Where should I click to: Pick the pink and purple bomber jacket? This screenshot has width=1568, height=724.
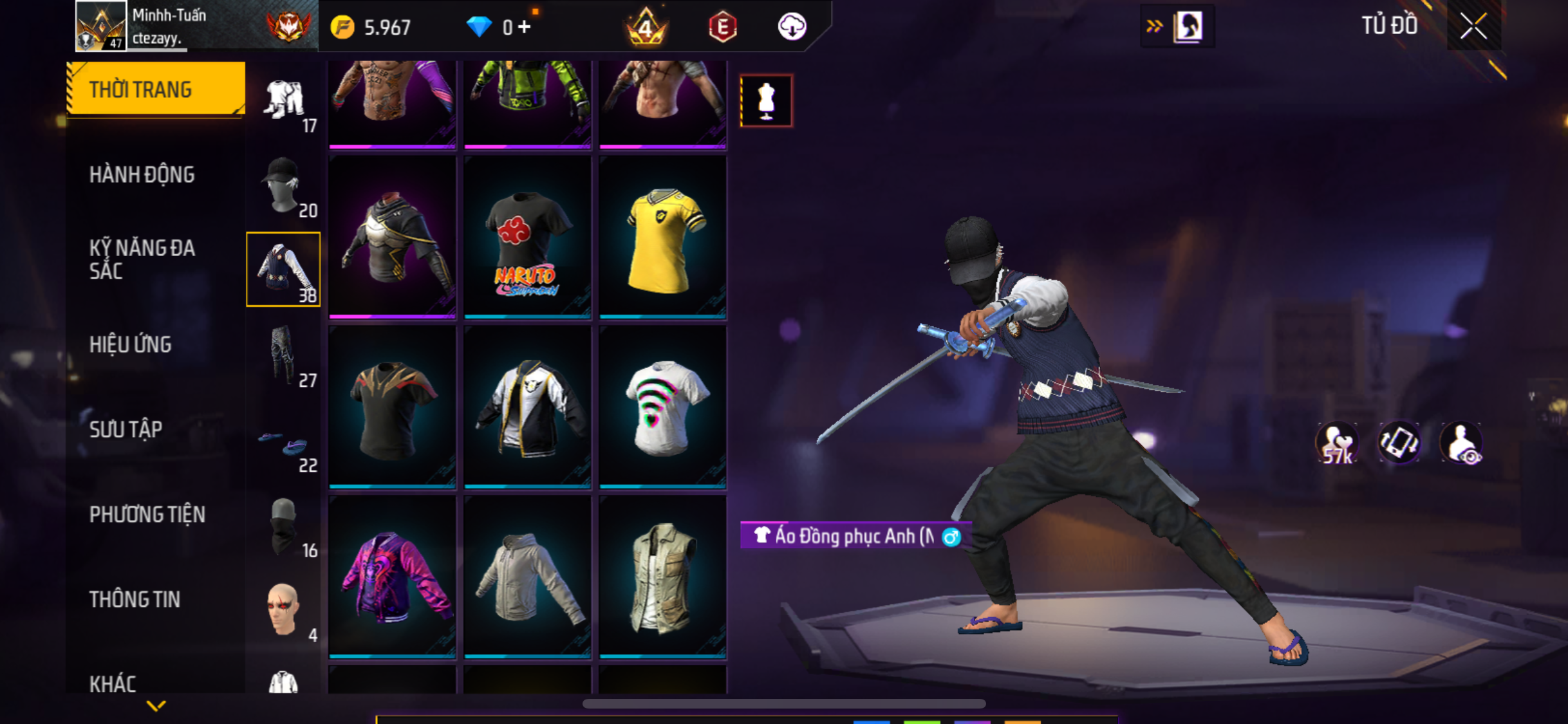point(392,578)
